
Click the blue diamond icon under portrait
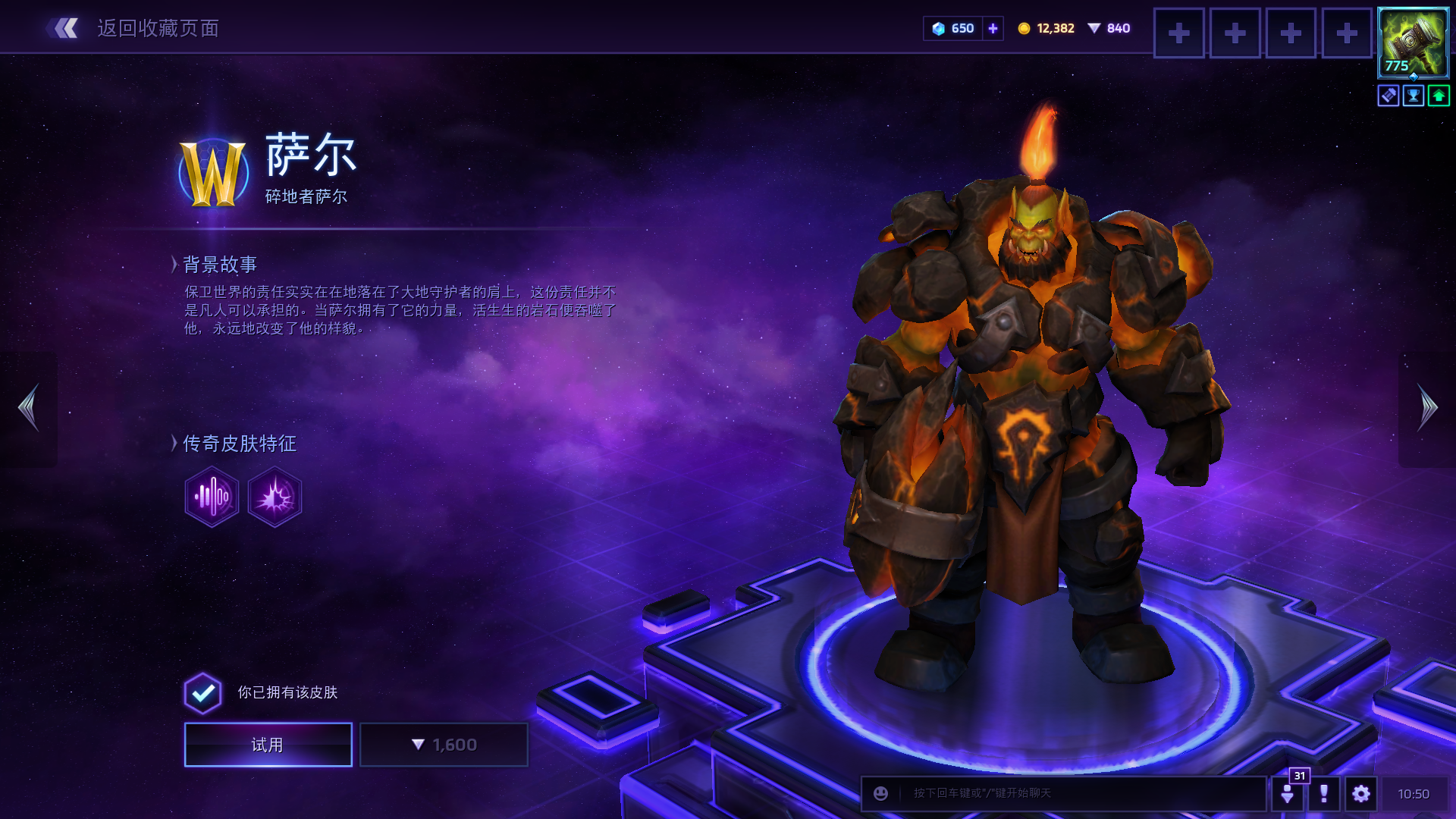(1389, 96)
